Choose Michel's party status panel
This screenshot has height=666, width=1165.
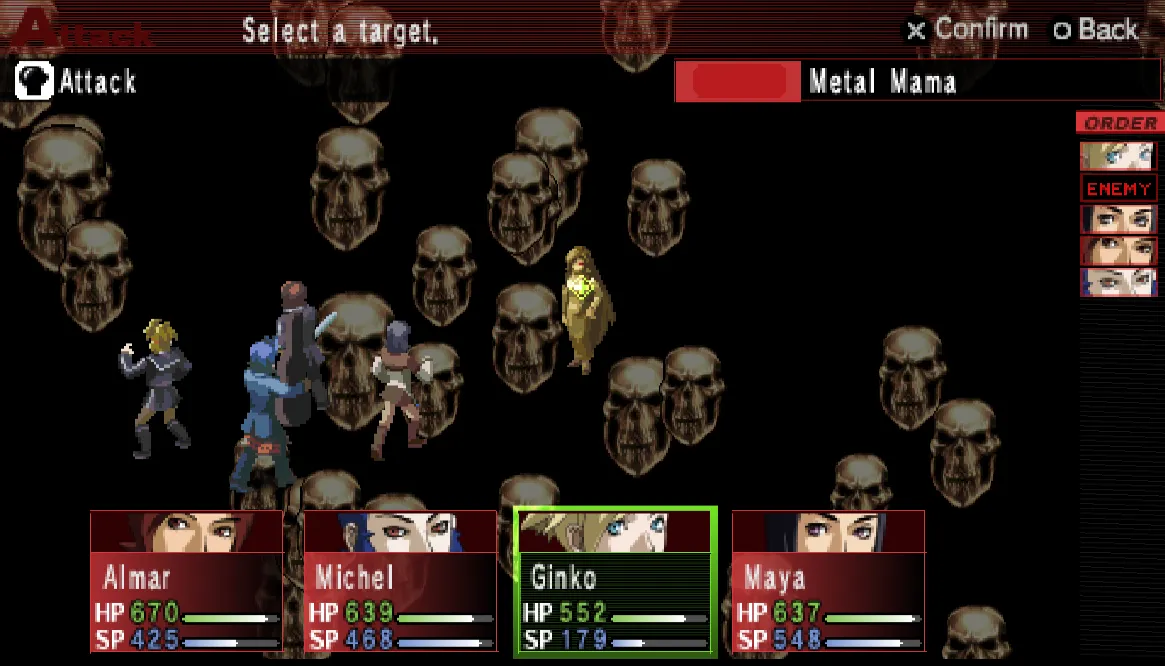click(400, 581)
